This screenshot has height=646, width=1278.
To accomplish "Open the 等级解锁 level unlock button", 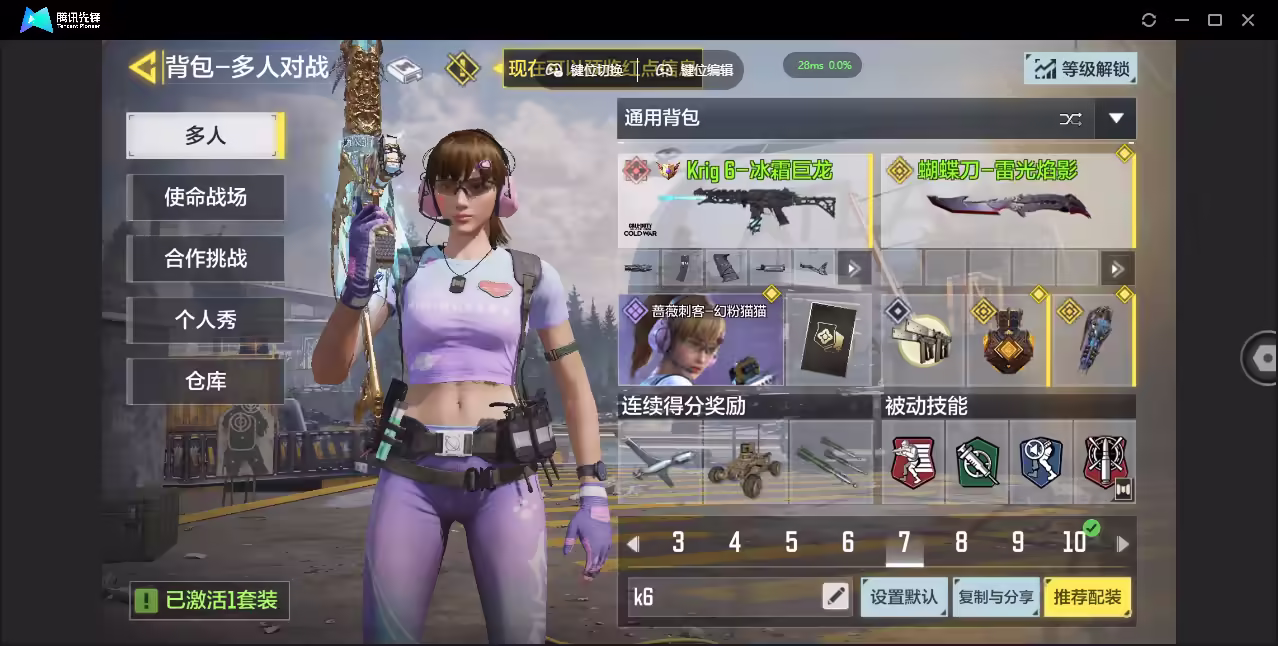I will tap(1081, 69).
